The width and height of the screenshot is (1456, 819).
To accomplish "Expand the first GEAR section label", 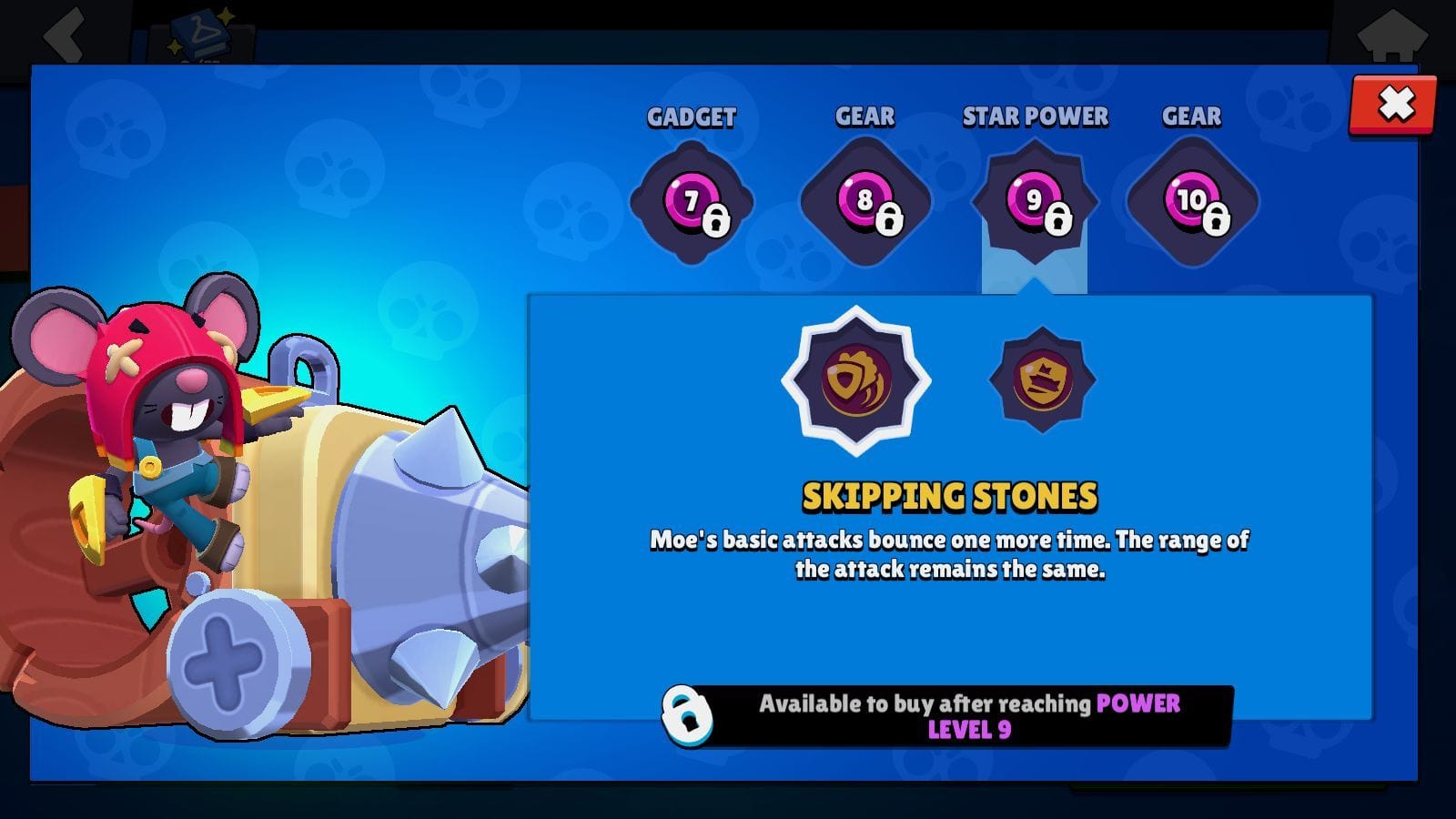I will click(x=865, y=116).
